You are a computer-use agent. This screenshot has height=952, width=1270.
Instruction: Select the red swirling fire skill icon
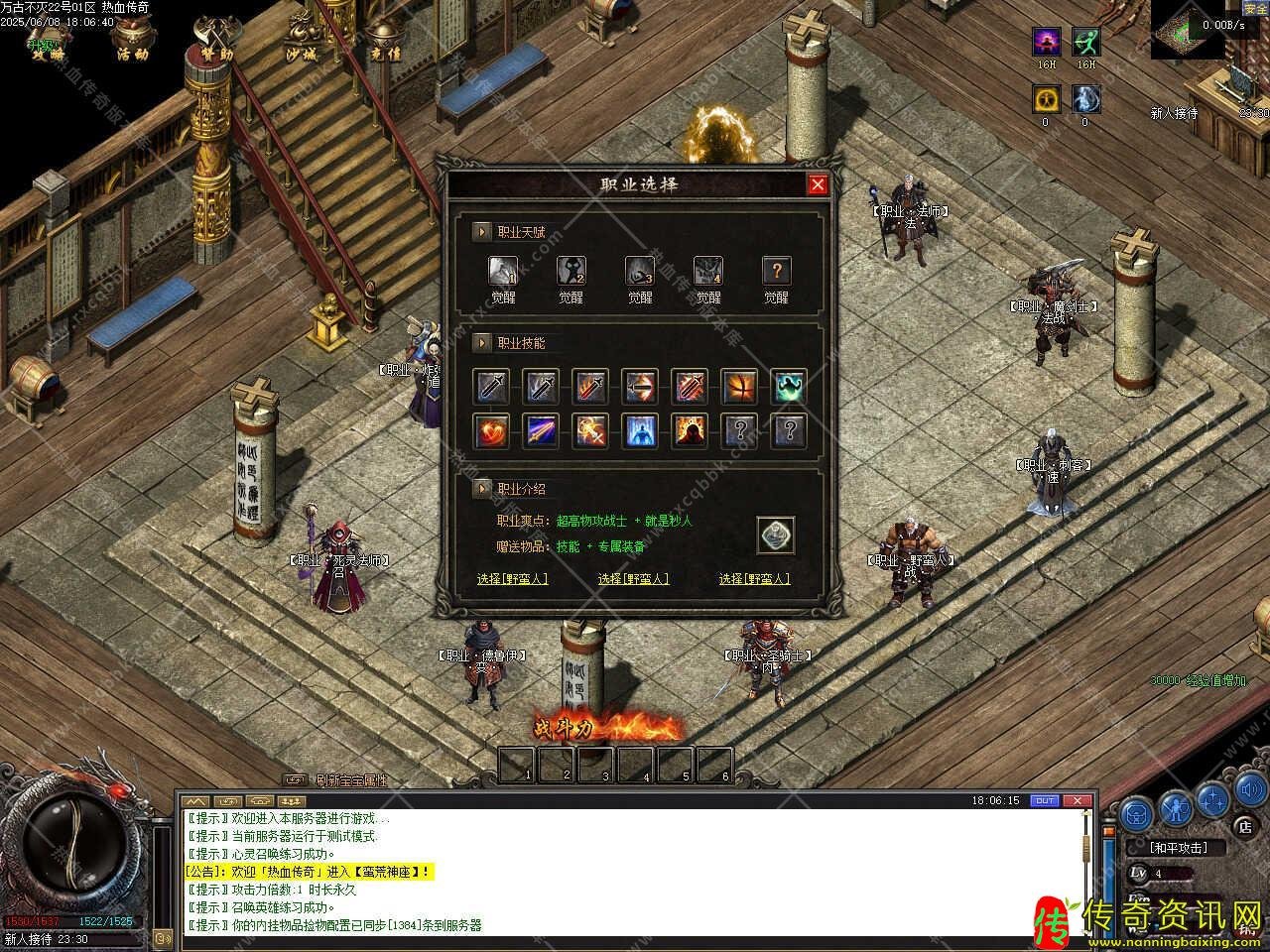491,430
